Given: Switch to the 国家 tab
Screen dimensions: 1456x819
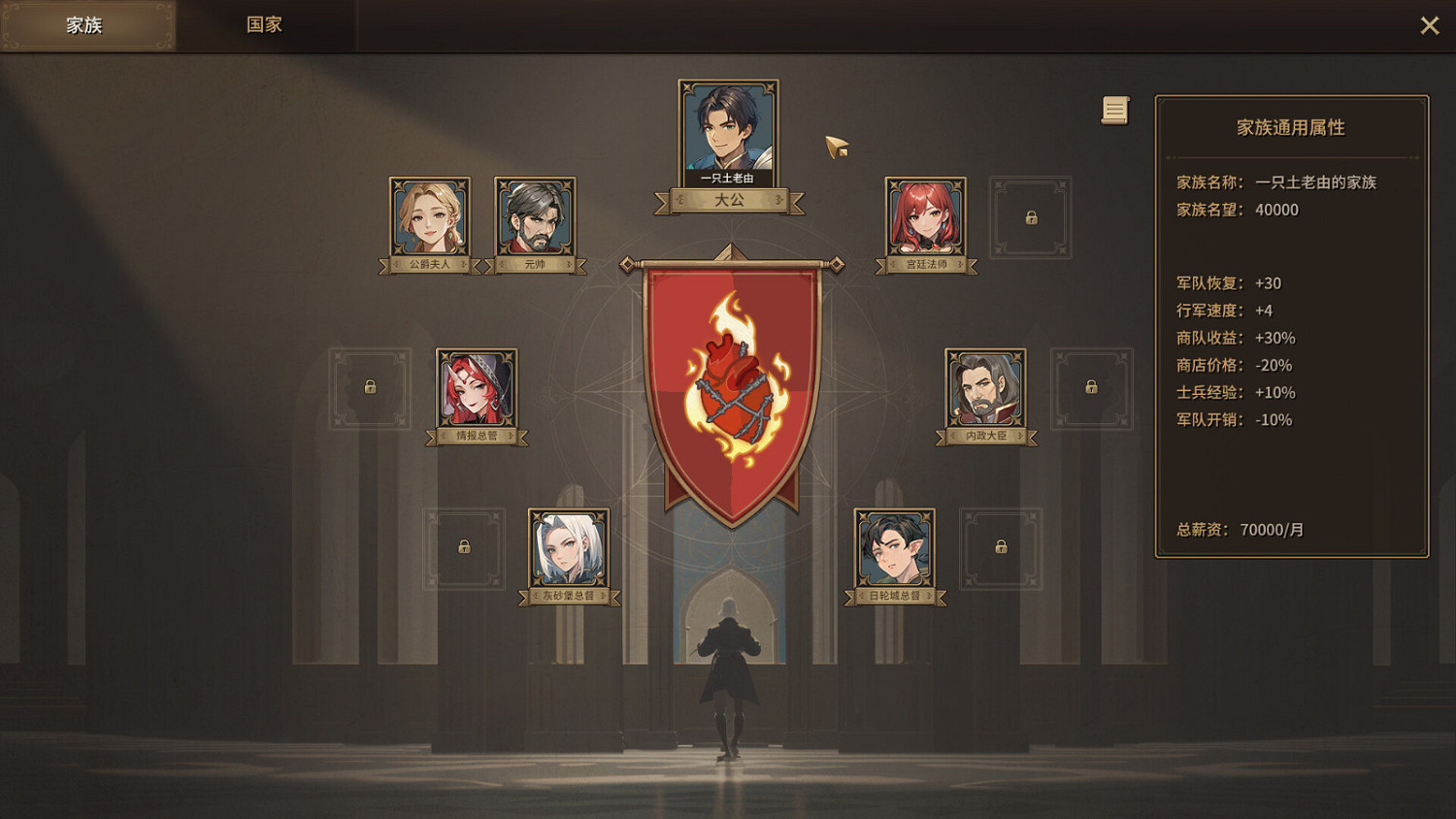Looking at the screenshot, I should point(262,24).
